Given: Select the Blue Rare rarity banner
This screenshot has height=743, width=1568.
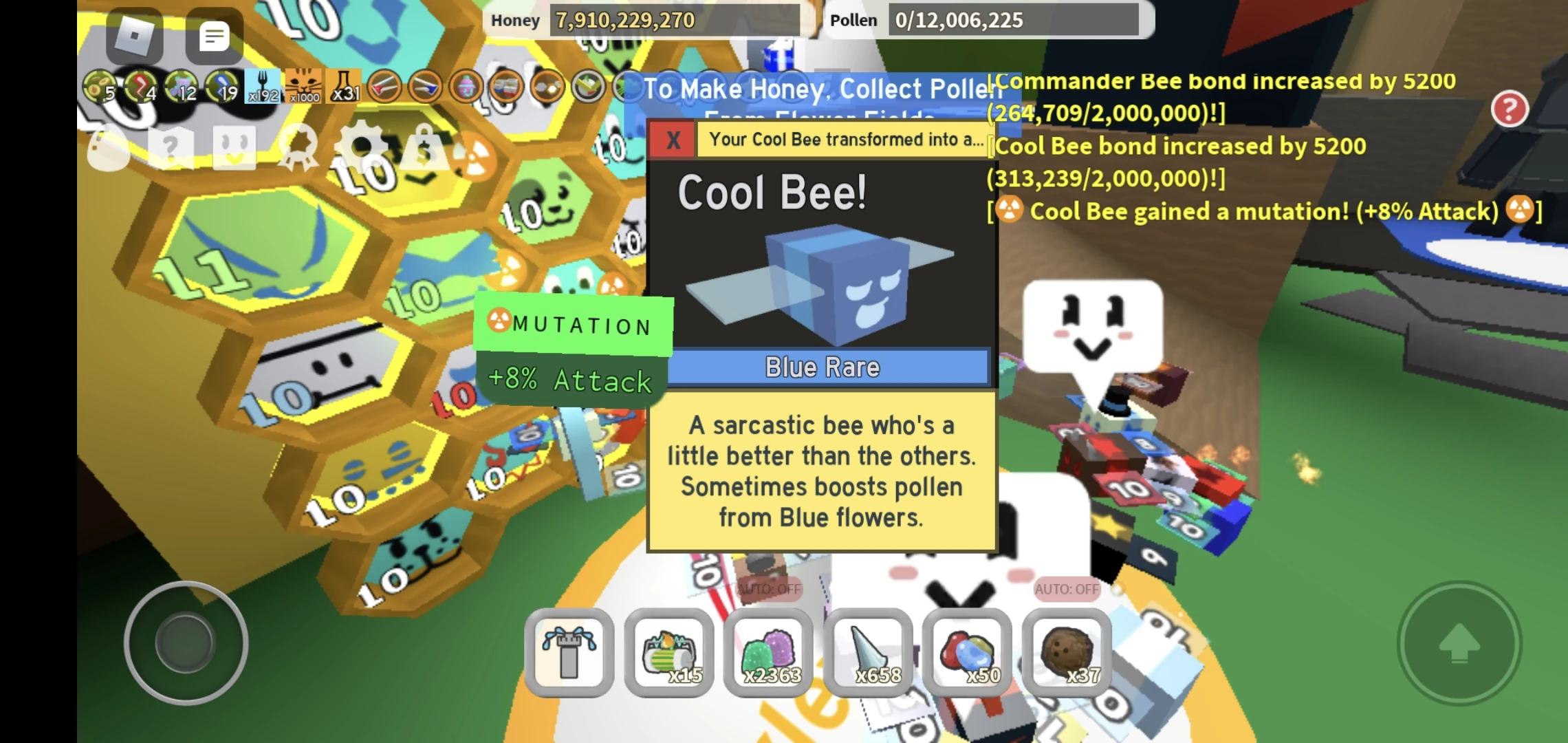Looking at the screenshot, I should (x=823, y=367).
